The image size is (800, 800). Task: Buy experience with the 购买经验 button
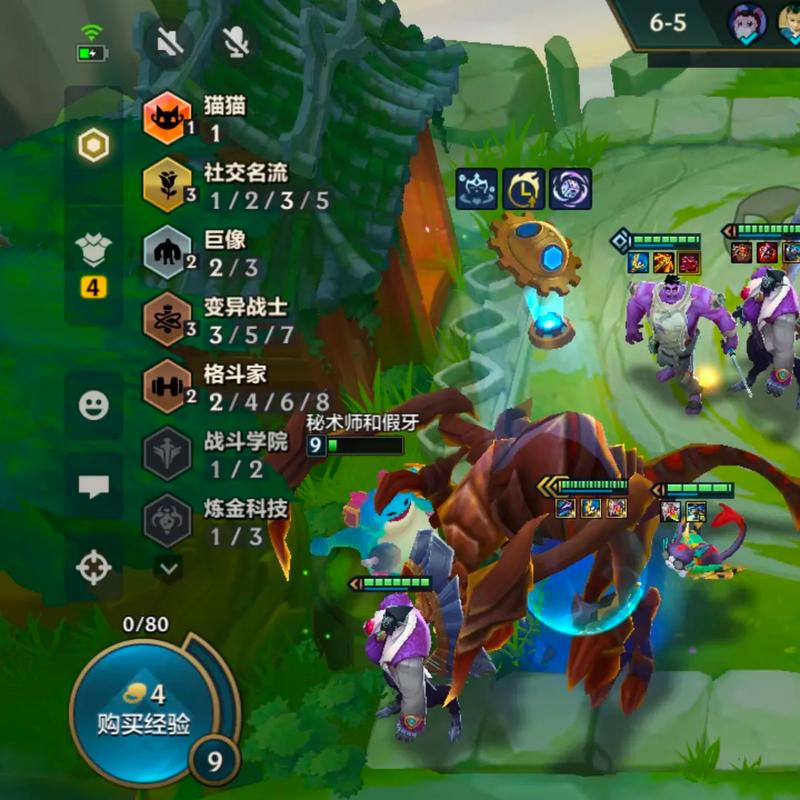pyautogui.click(x=143, y=711)
